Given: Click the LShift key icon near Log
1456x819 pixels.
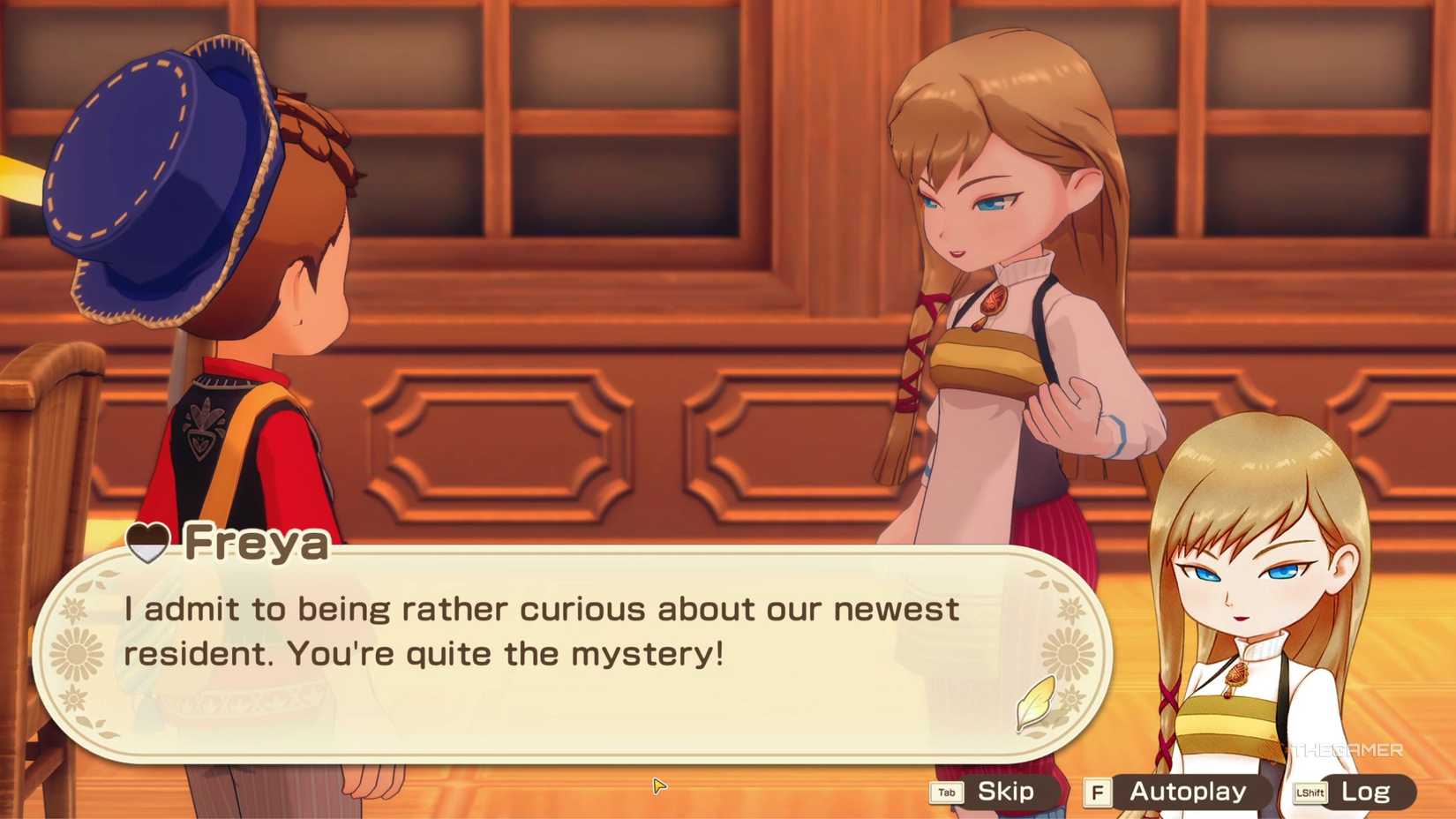Looking at the screenshot, I should [1311, 792].
